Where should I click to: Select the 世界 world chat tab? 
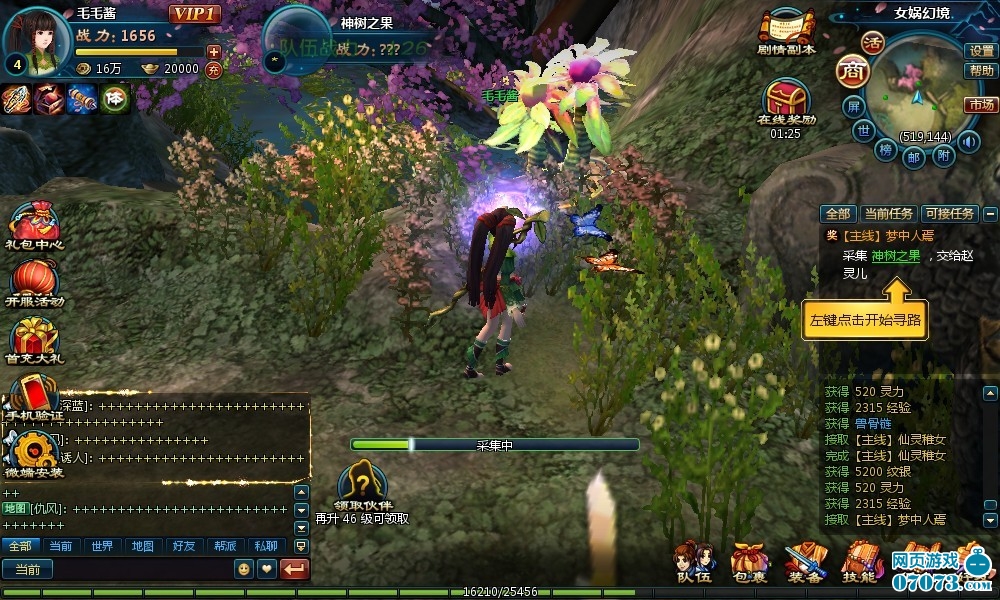[x=101, y=546]
